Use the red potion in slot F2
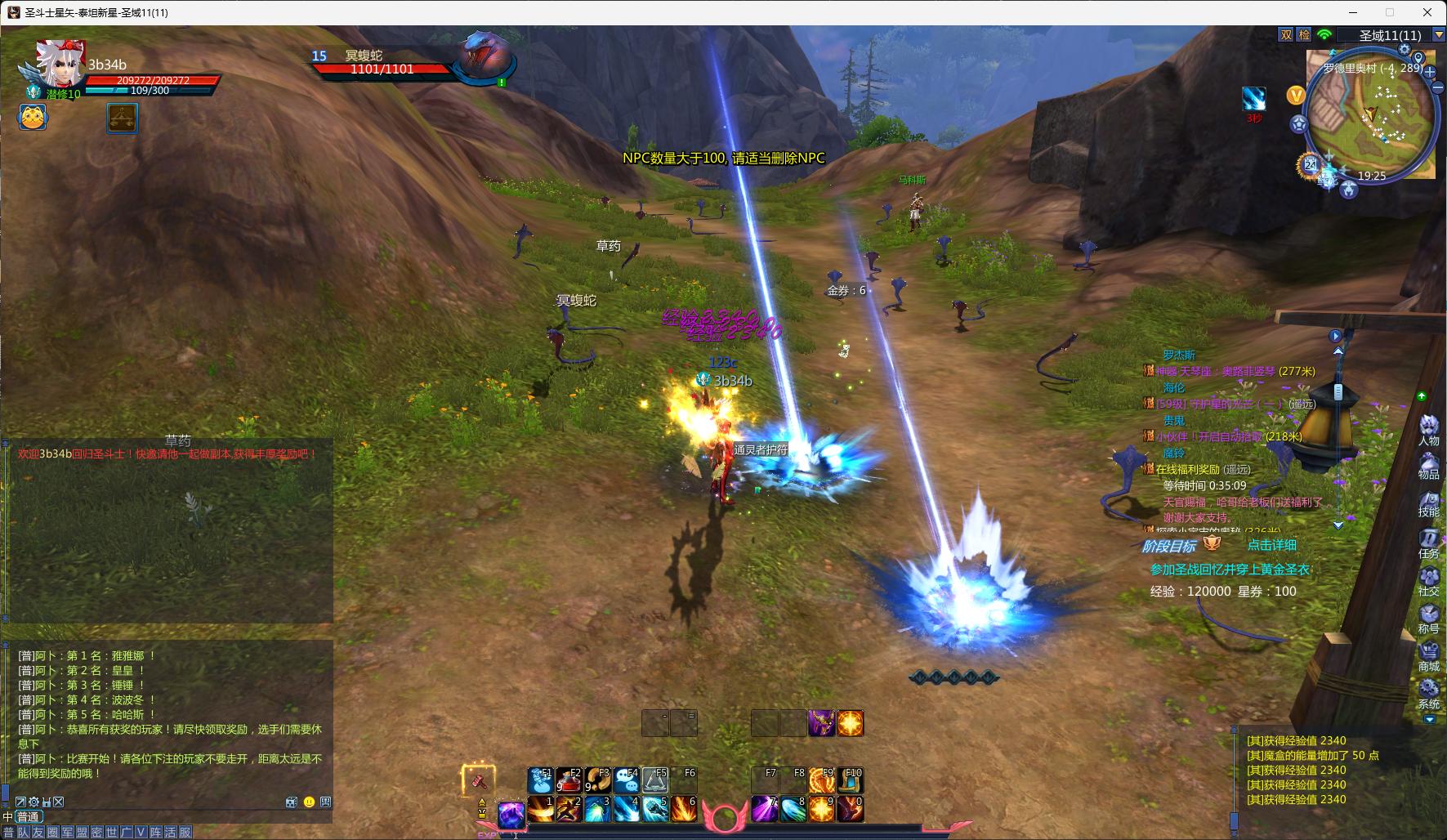The image size is (1447, 840). tap(569, 780)
